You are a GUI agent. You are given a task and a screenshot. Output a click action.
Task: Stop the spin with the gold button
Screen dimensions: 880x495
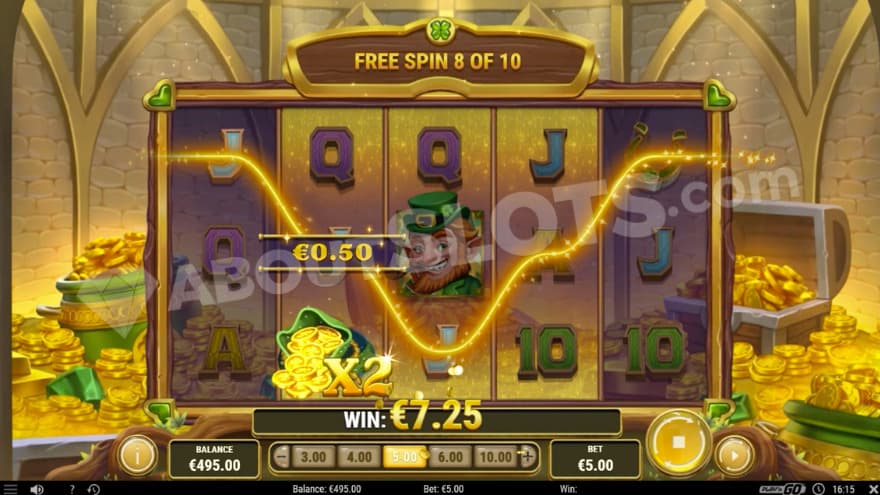click(x=678, y=441)
